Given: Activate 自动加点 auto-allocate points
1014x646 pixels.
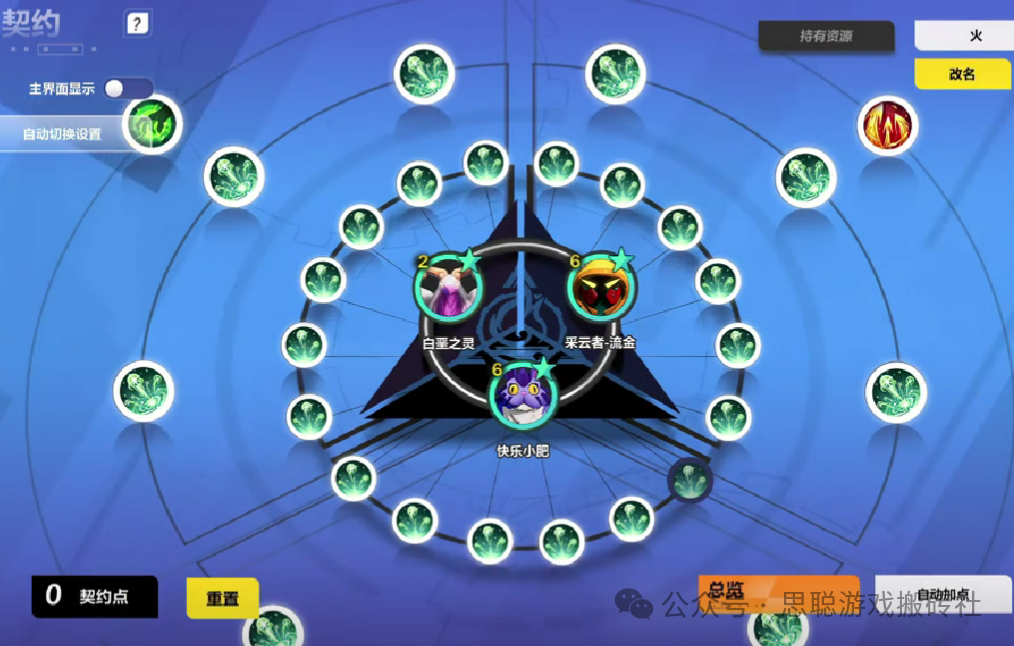Looking at the screenshot, I should pyautogui.click(x=942, y=593).
